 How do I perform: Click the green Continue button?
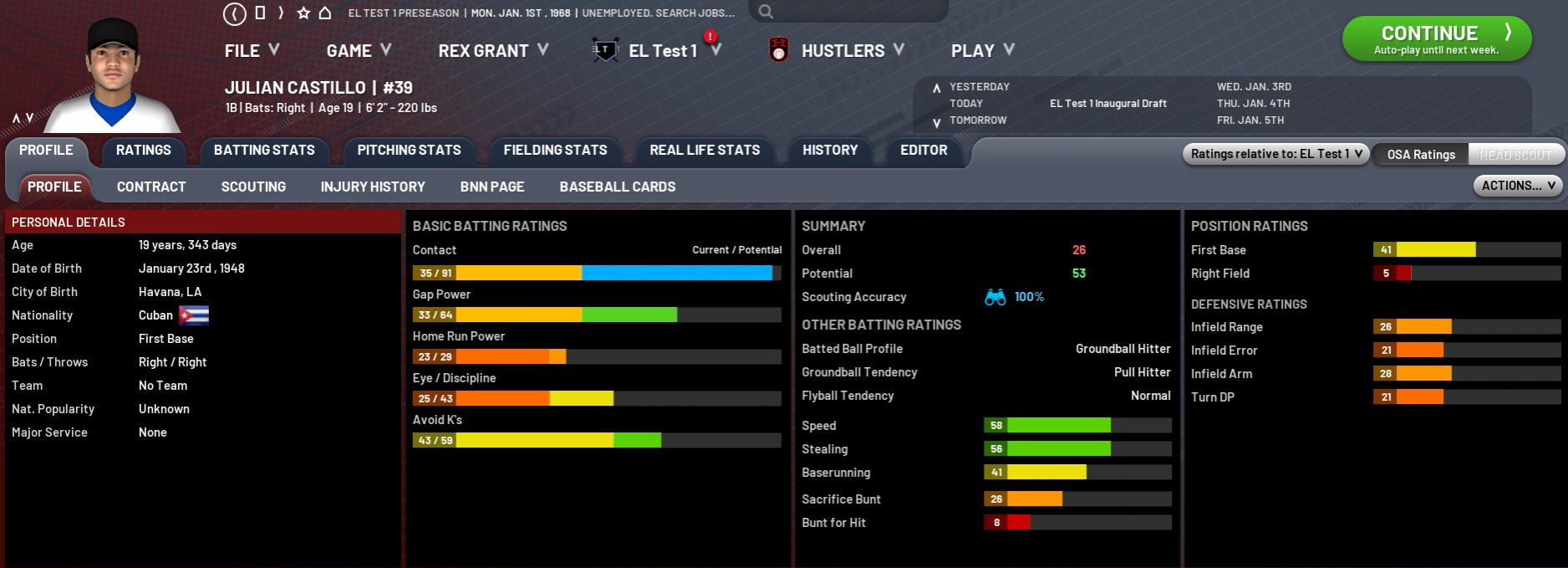click(x=1436, y=38)
